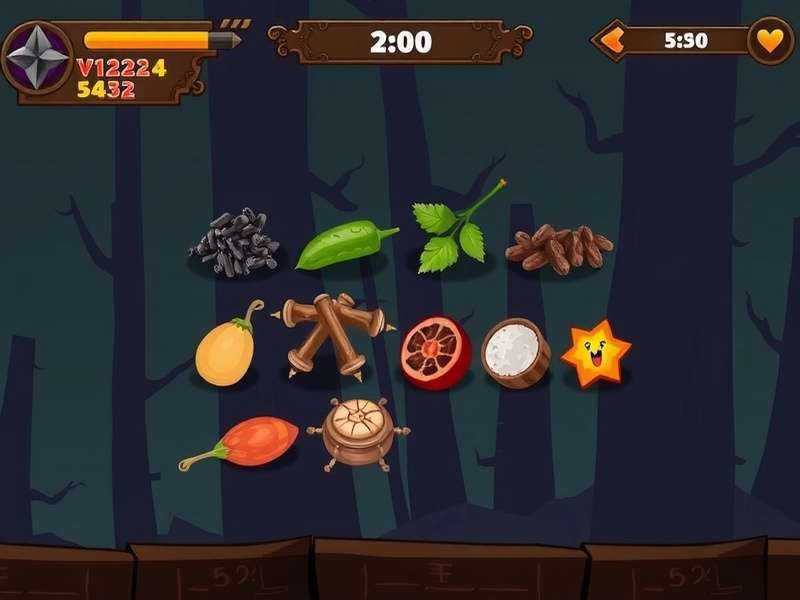Screen dimensions: 800x600
Task: Open the silver star emblem badge
Action: point(37,57)
